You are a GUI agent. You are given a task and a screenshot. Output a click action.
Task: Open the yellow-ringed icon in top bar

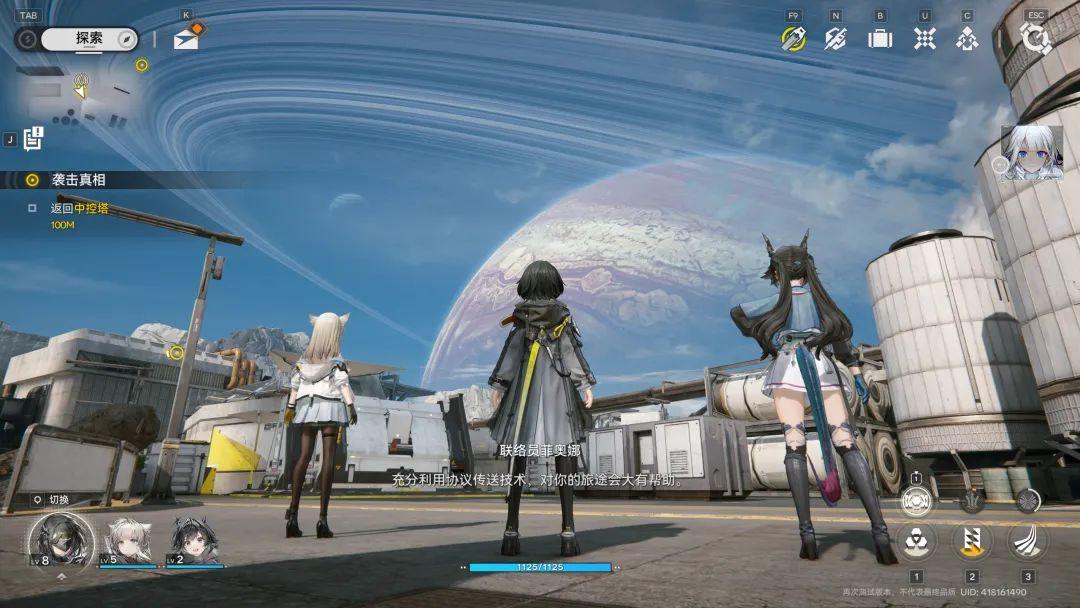[x=793, y=38]
